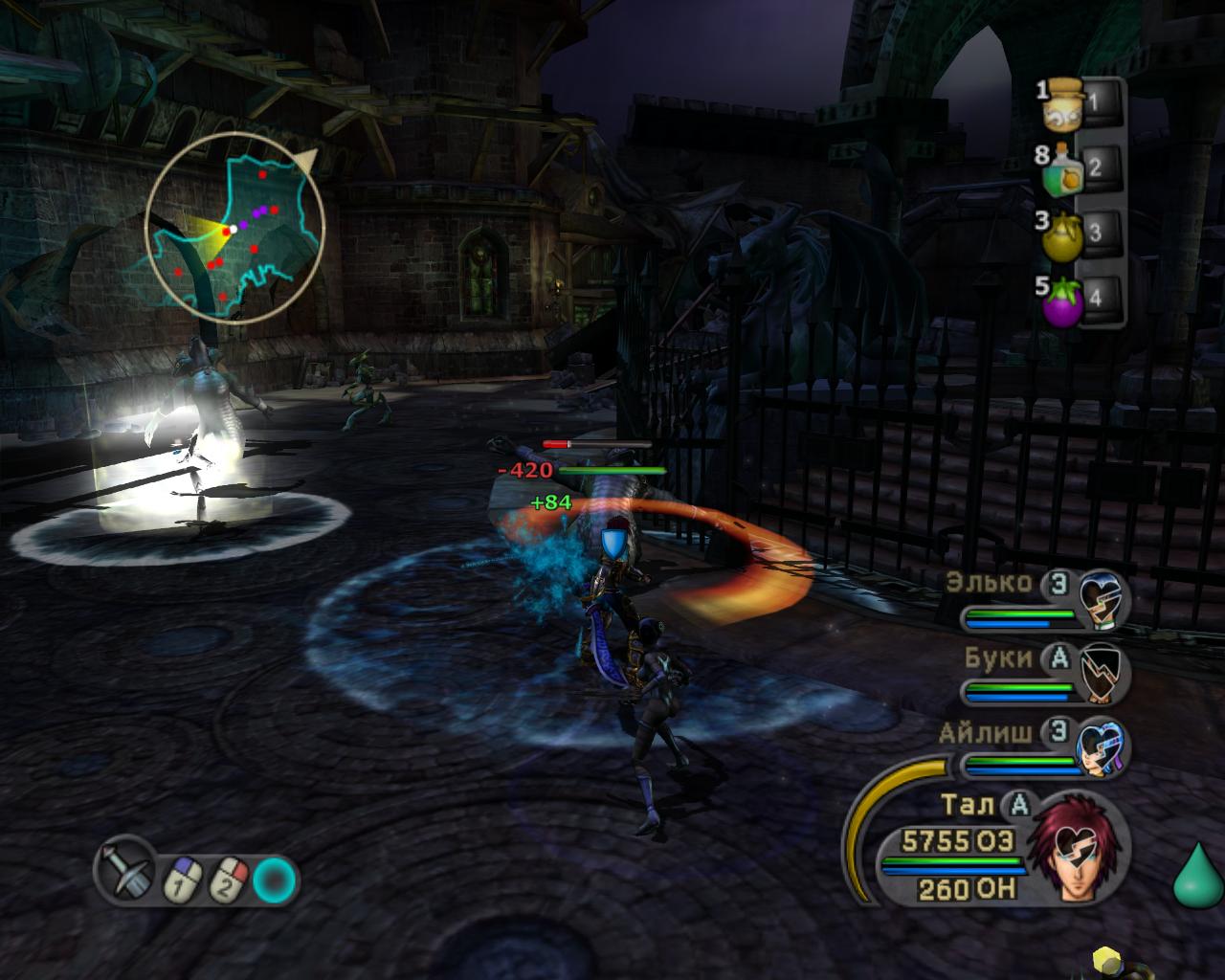Eat the purple fruit in slot 4
The image size is (1225, 980).
pyautogui.click(x=1061, y=299)
